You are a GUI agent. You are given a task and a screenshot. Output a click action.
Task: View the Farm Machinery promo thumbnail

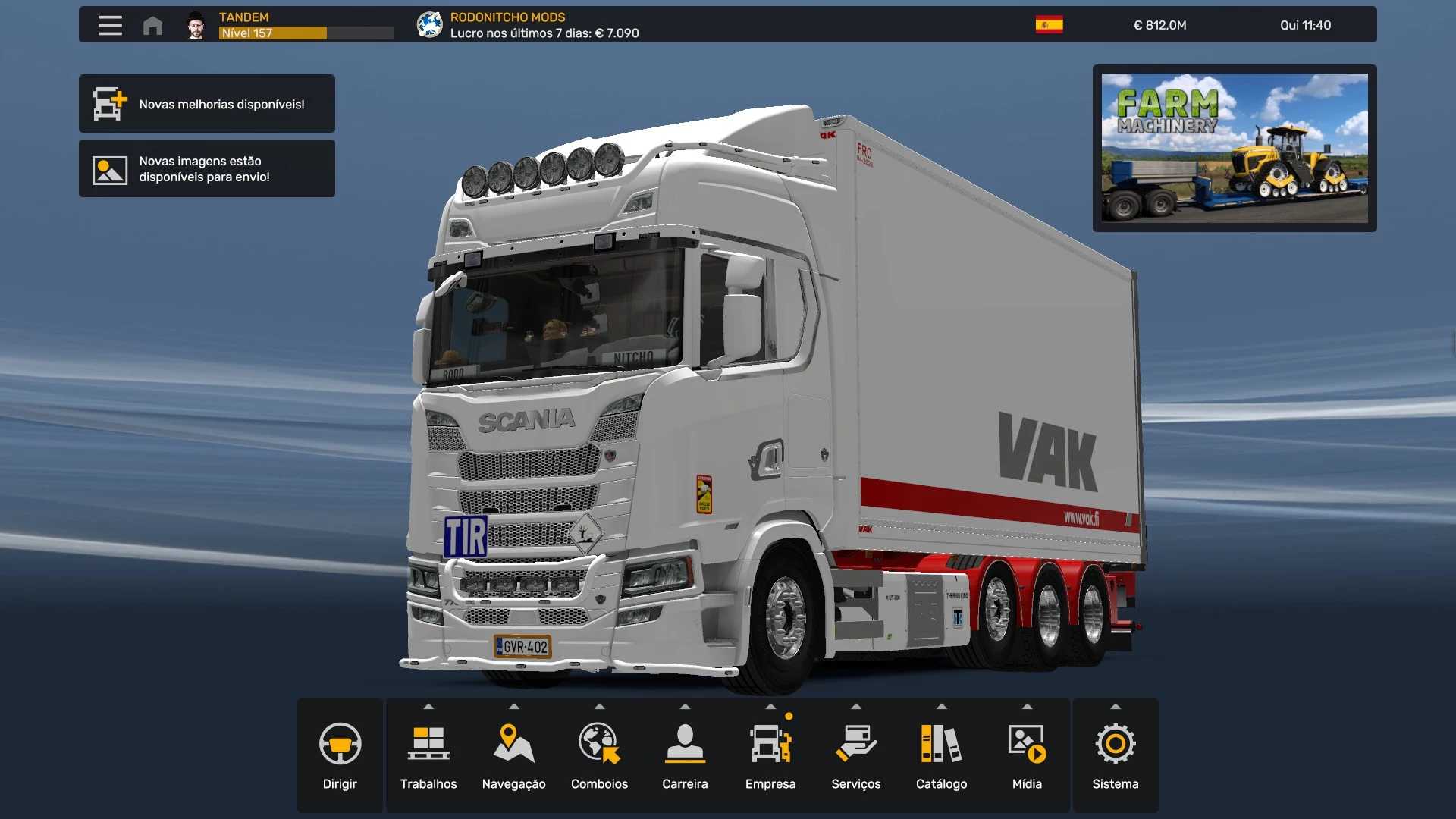pos(1234,148)
